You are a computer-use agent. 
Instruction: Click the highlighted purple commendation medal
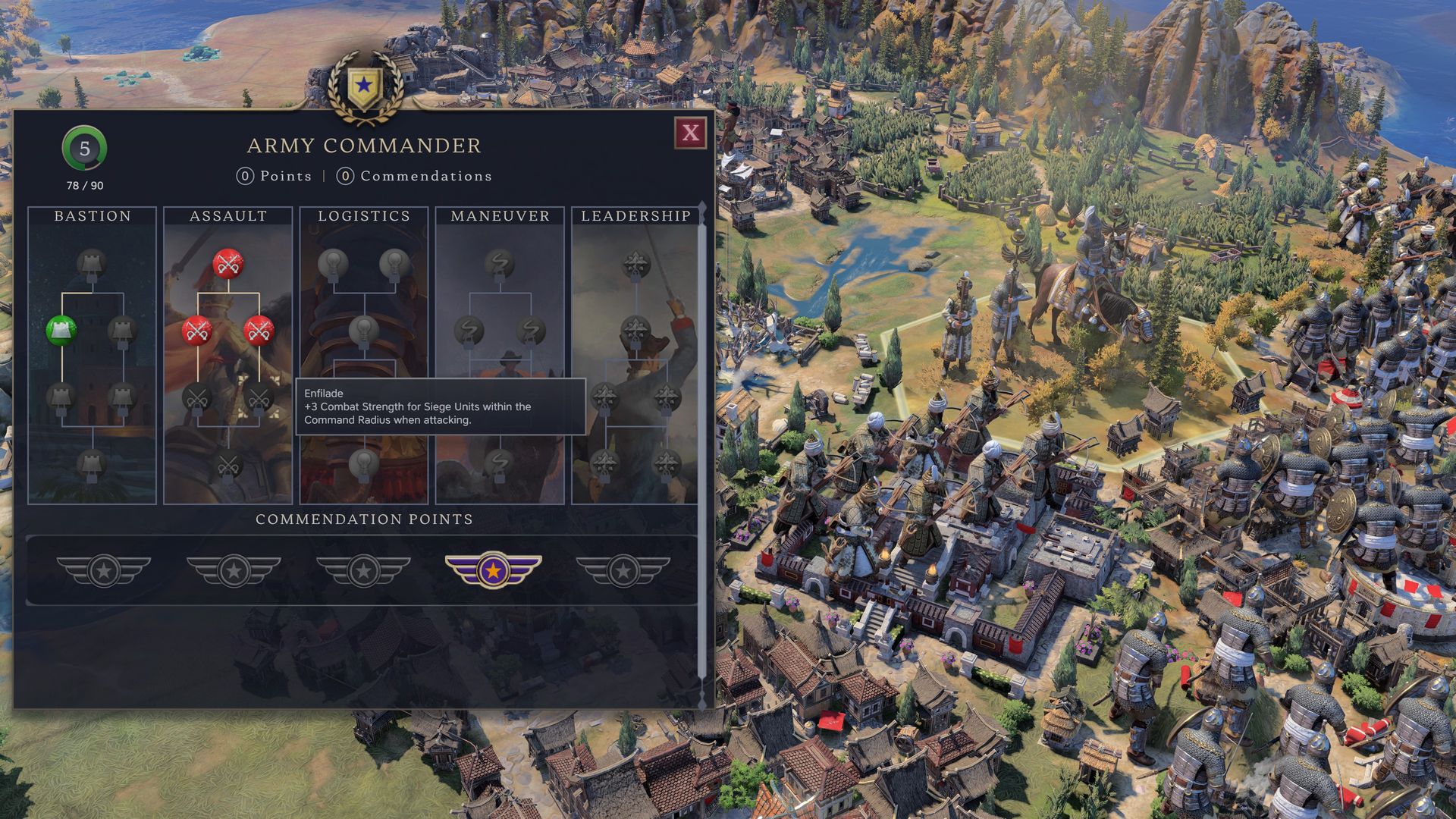tap(493, 569)
